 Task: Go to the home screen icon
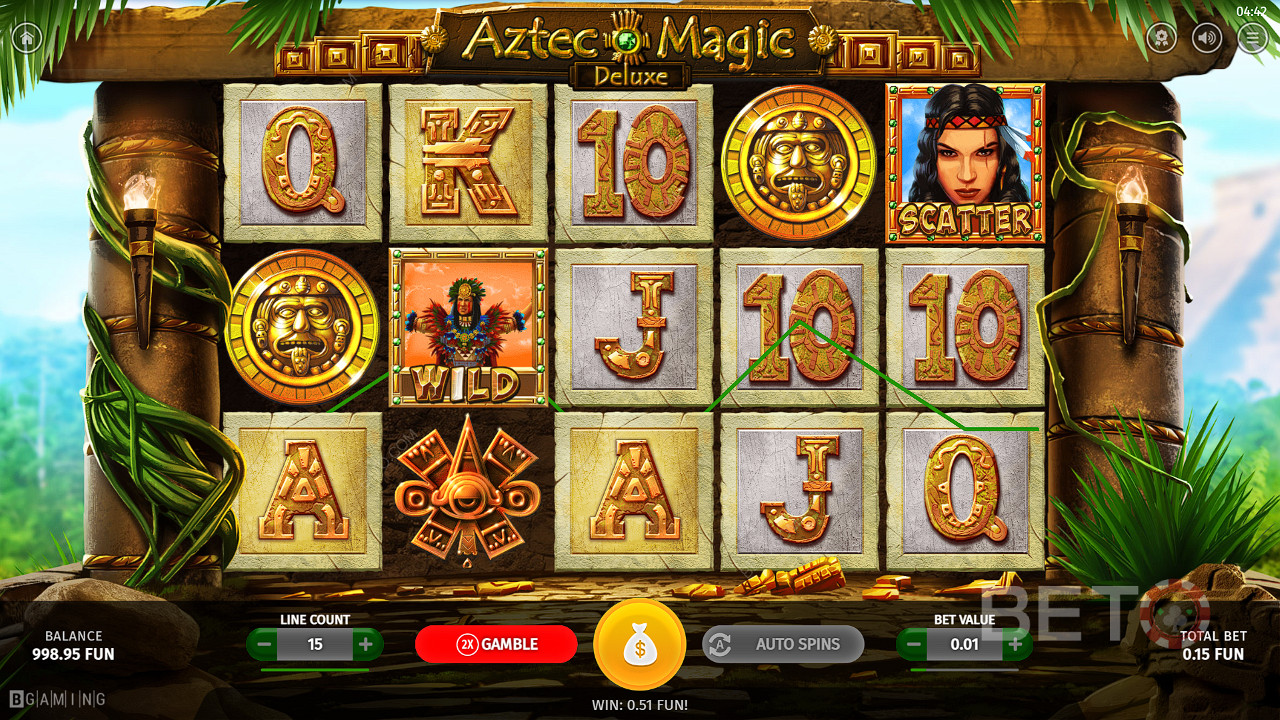point(26,38)
